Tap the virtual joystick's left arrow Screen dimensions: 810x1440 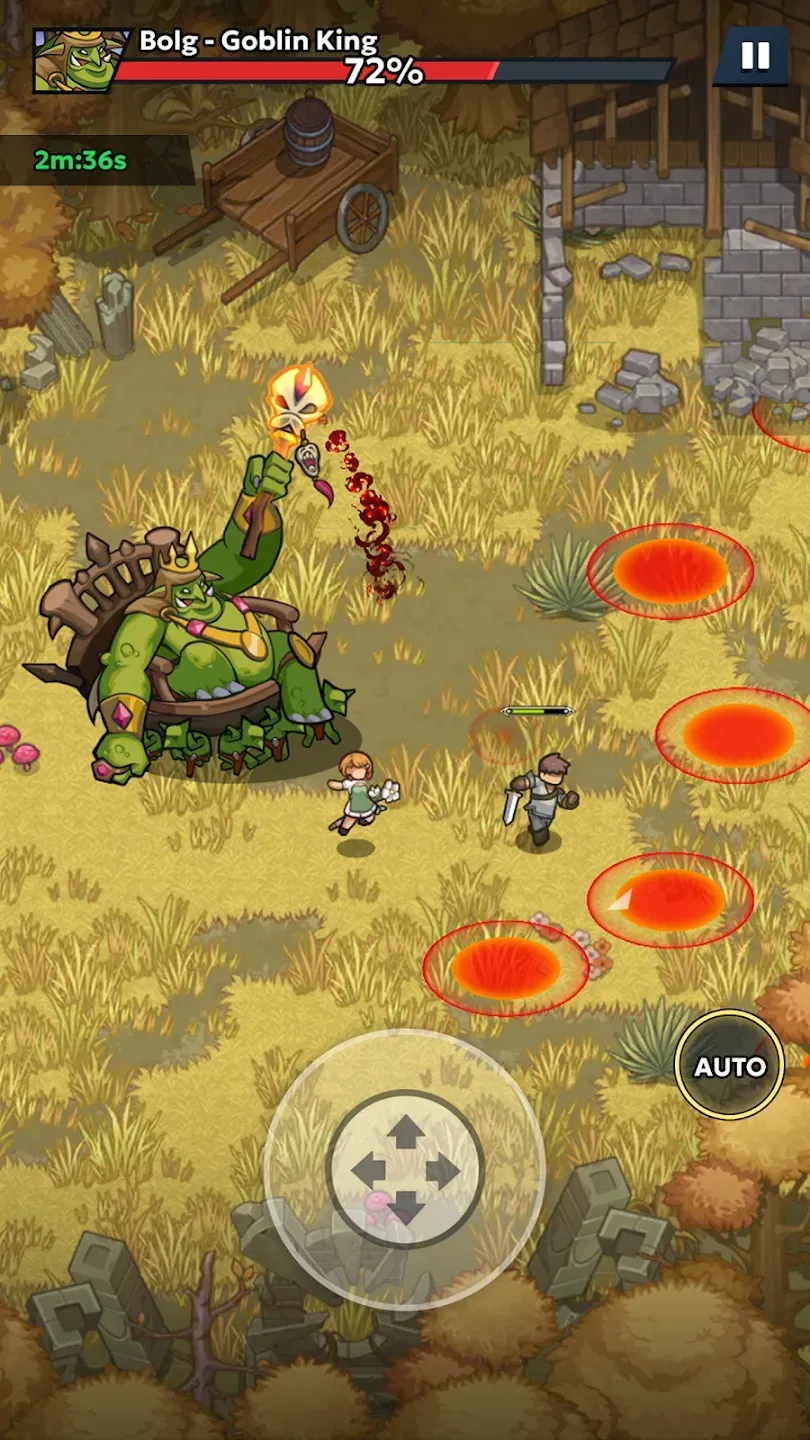point(368,1170)
